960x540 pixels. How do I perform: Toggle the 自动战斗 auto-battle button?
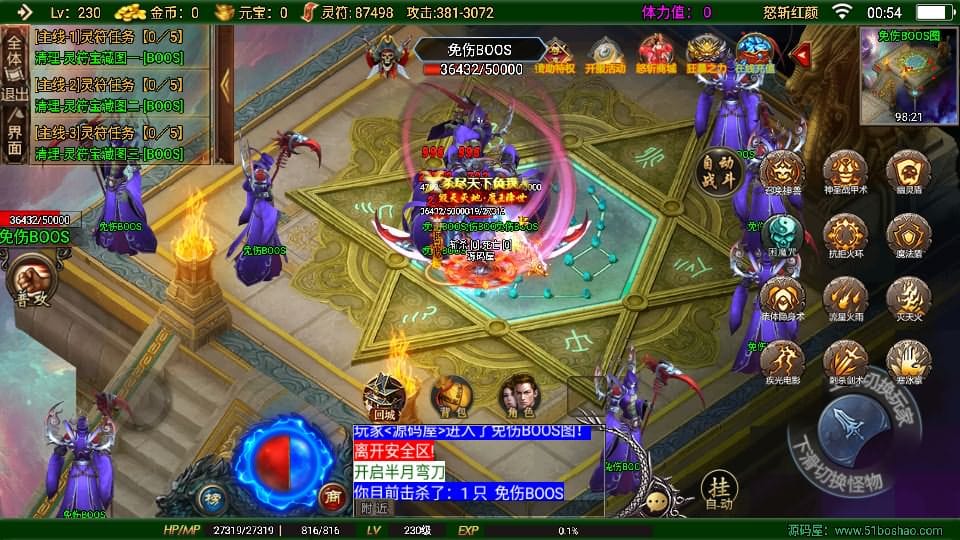coord(718,171)
